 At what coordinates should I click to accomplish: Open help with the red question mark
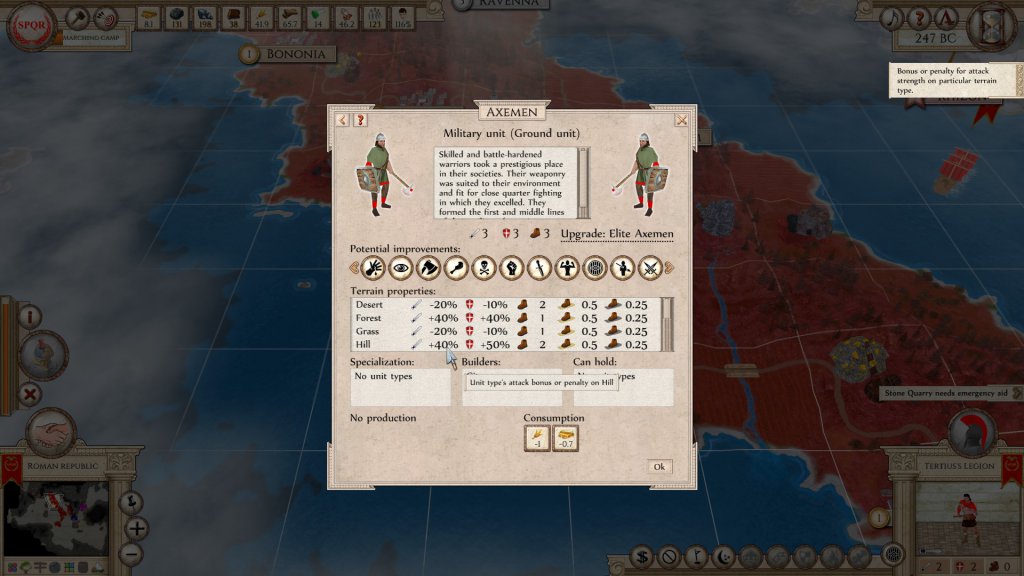click(361, 120)
